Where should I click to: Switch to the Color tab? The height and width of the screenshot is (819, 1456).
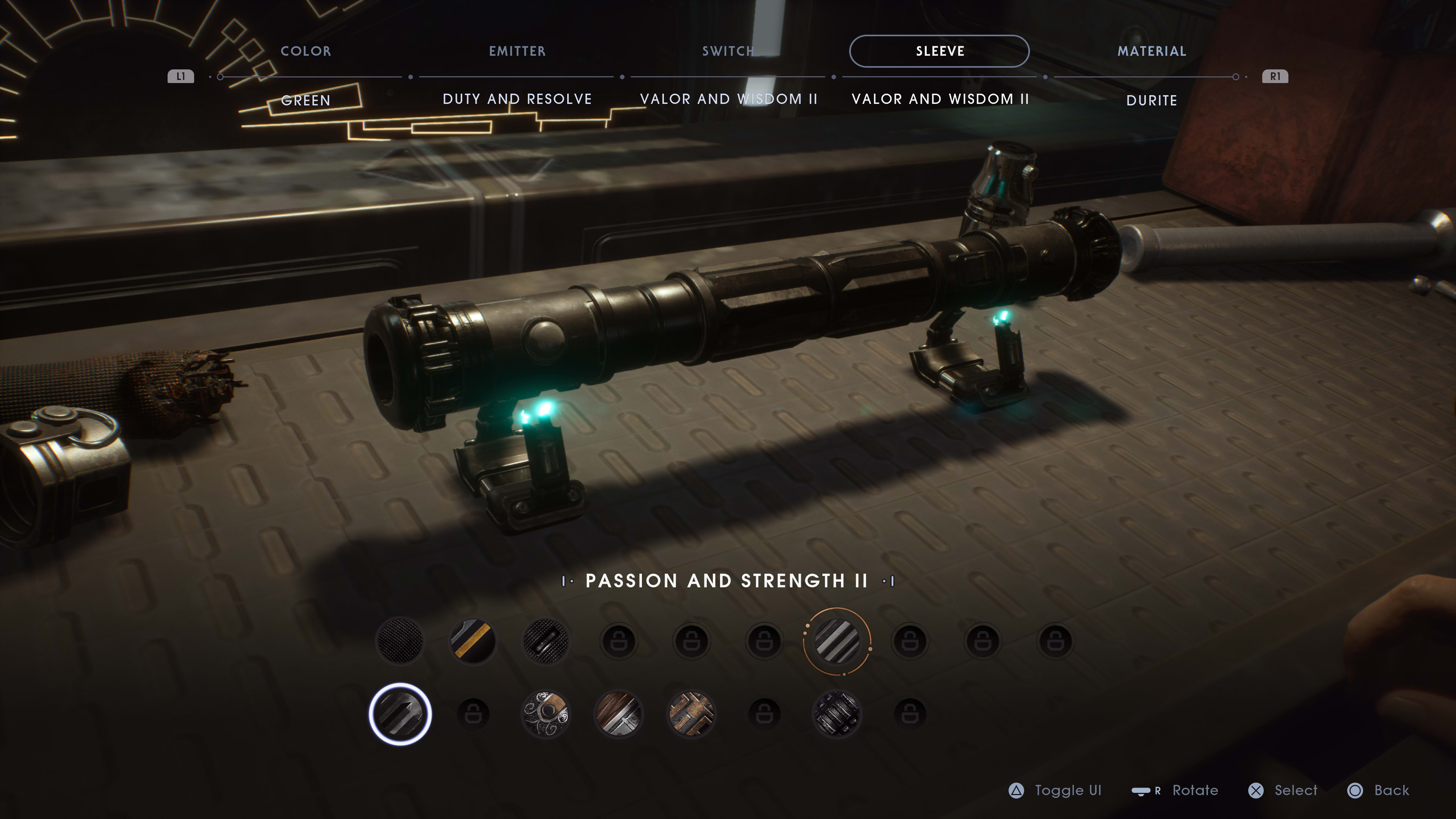pos(306,52)
